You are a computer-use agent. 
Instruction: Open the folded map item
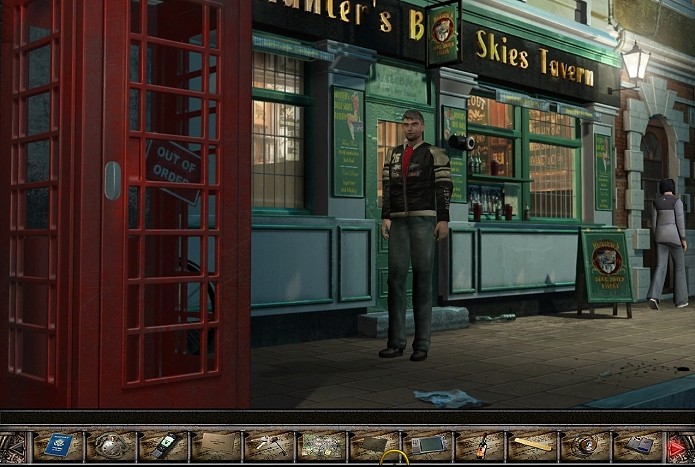pos(321,444)
